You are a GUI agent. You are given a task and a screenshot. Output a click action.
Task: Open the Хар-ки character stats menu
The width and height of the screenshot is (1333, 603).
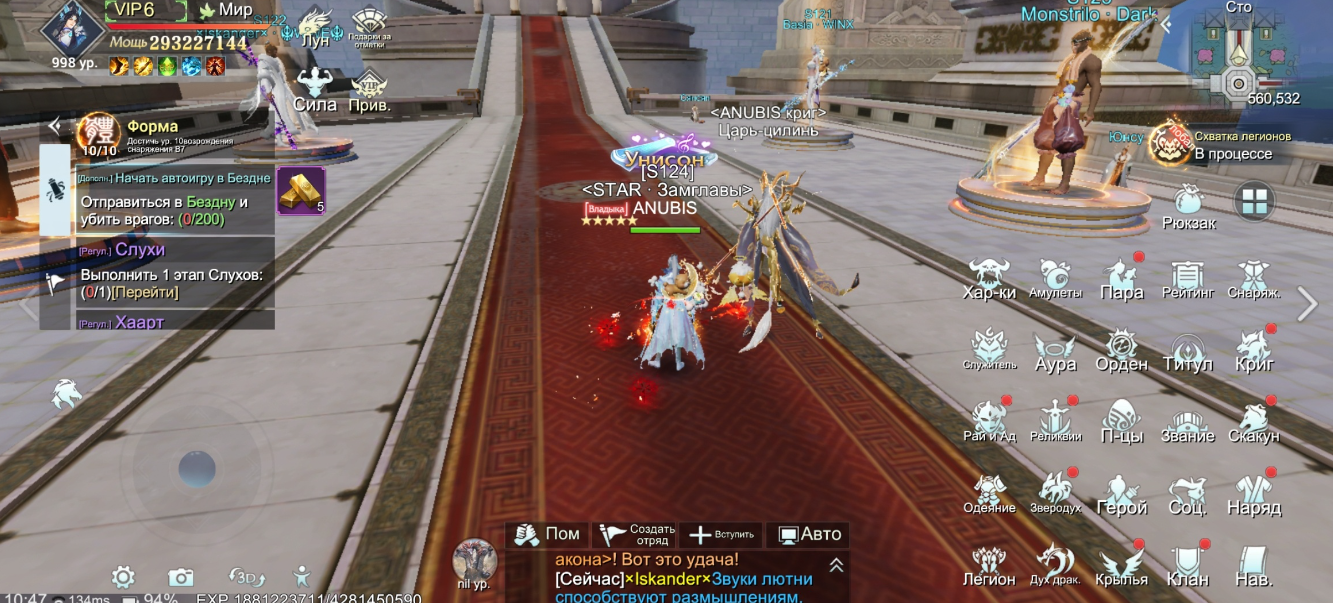(x=989, y=279)
